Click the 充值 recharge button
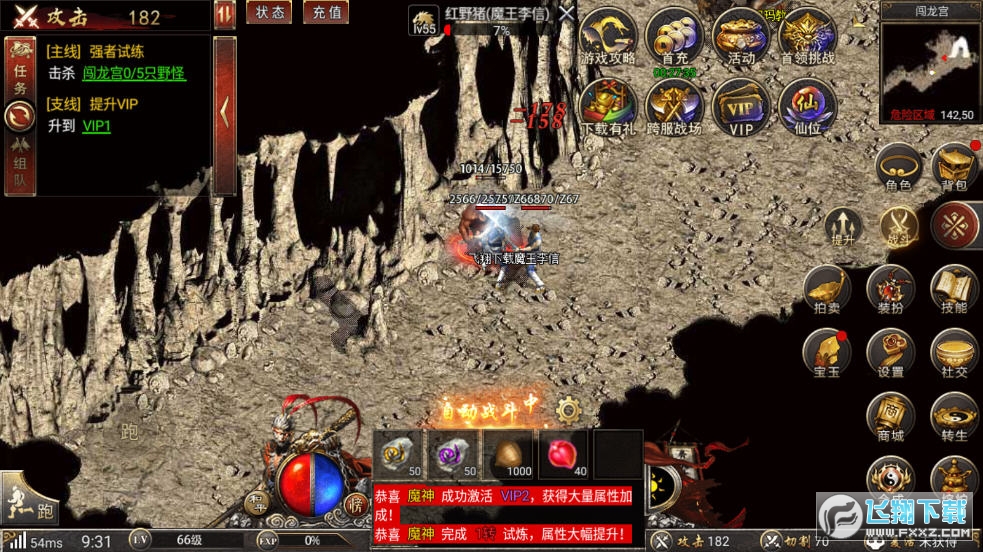 (x=324, y=12)
